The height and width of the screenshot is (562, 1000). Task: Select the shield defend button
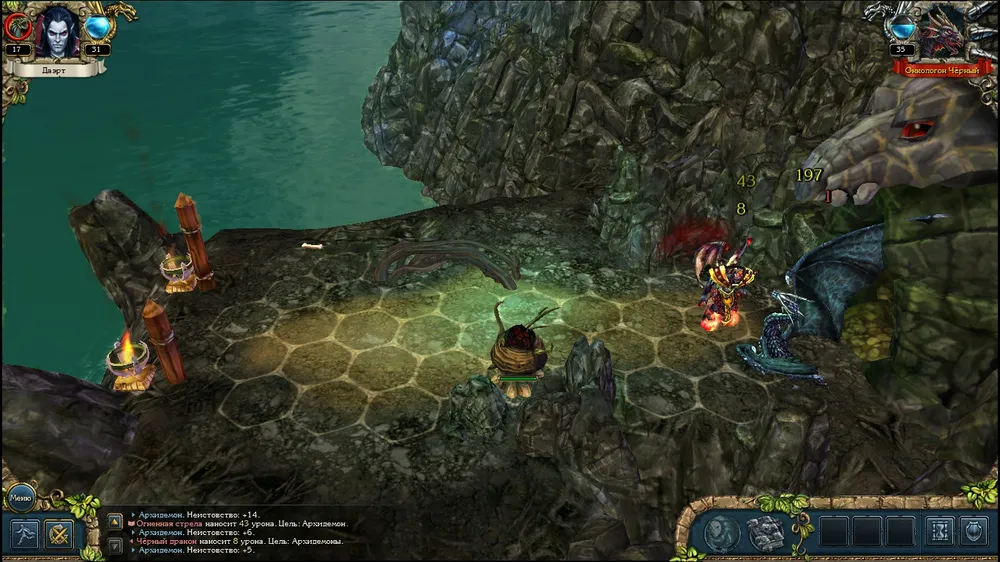[974, 531]
